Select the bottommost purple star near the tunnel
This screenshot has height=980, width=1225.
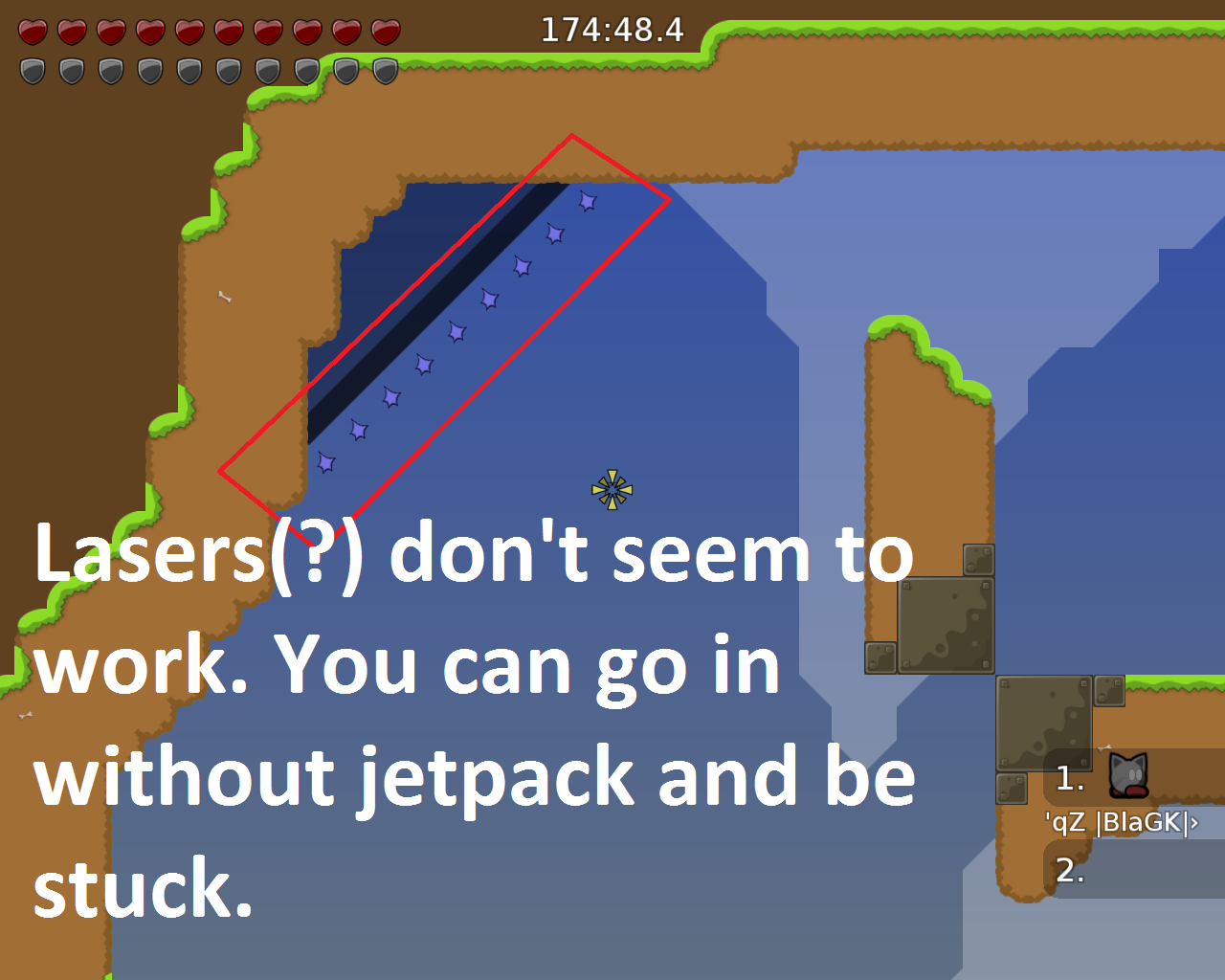[325, 464]
